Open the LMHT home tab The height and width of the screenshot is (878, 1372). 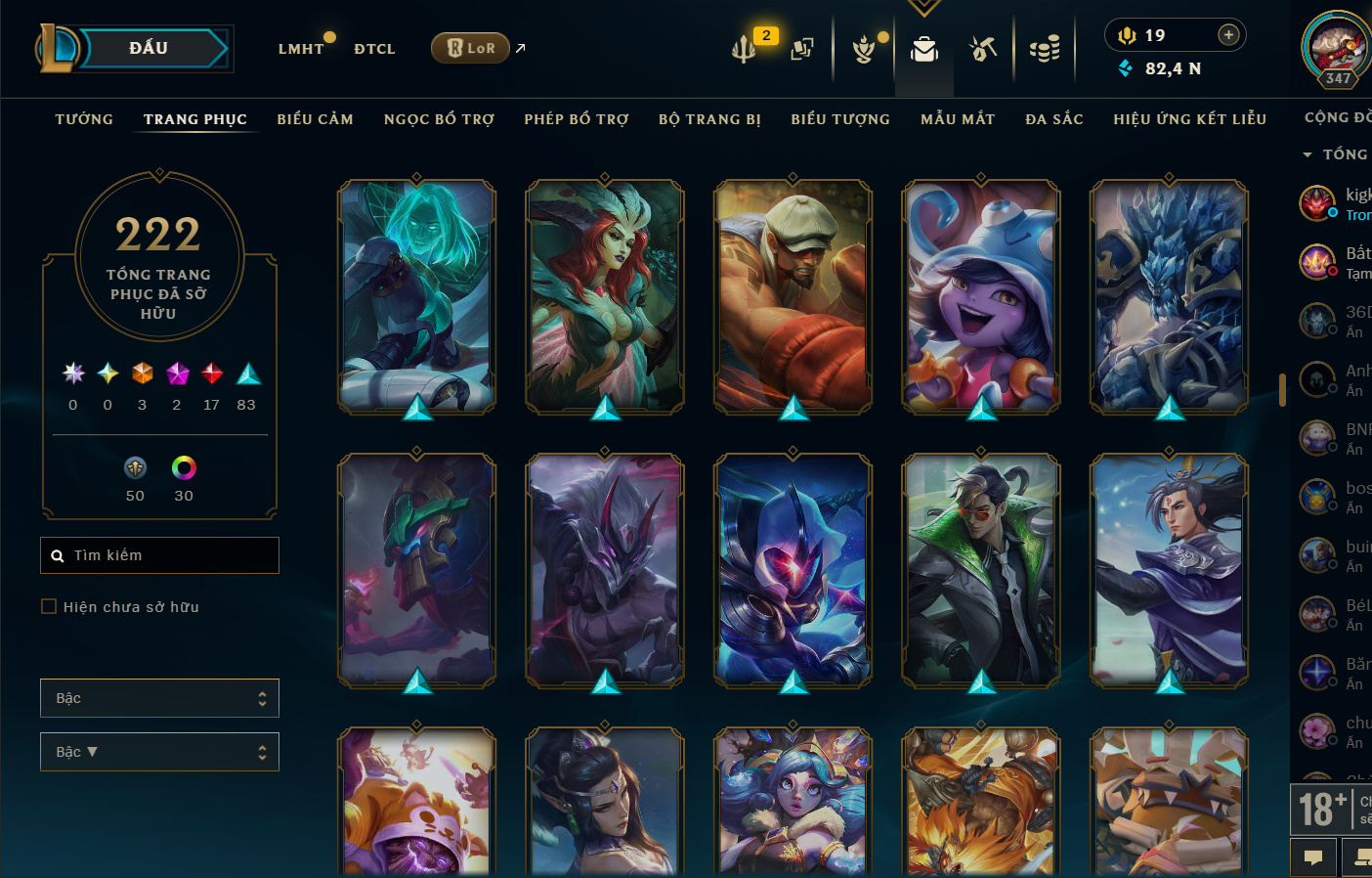301,49
